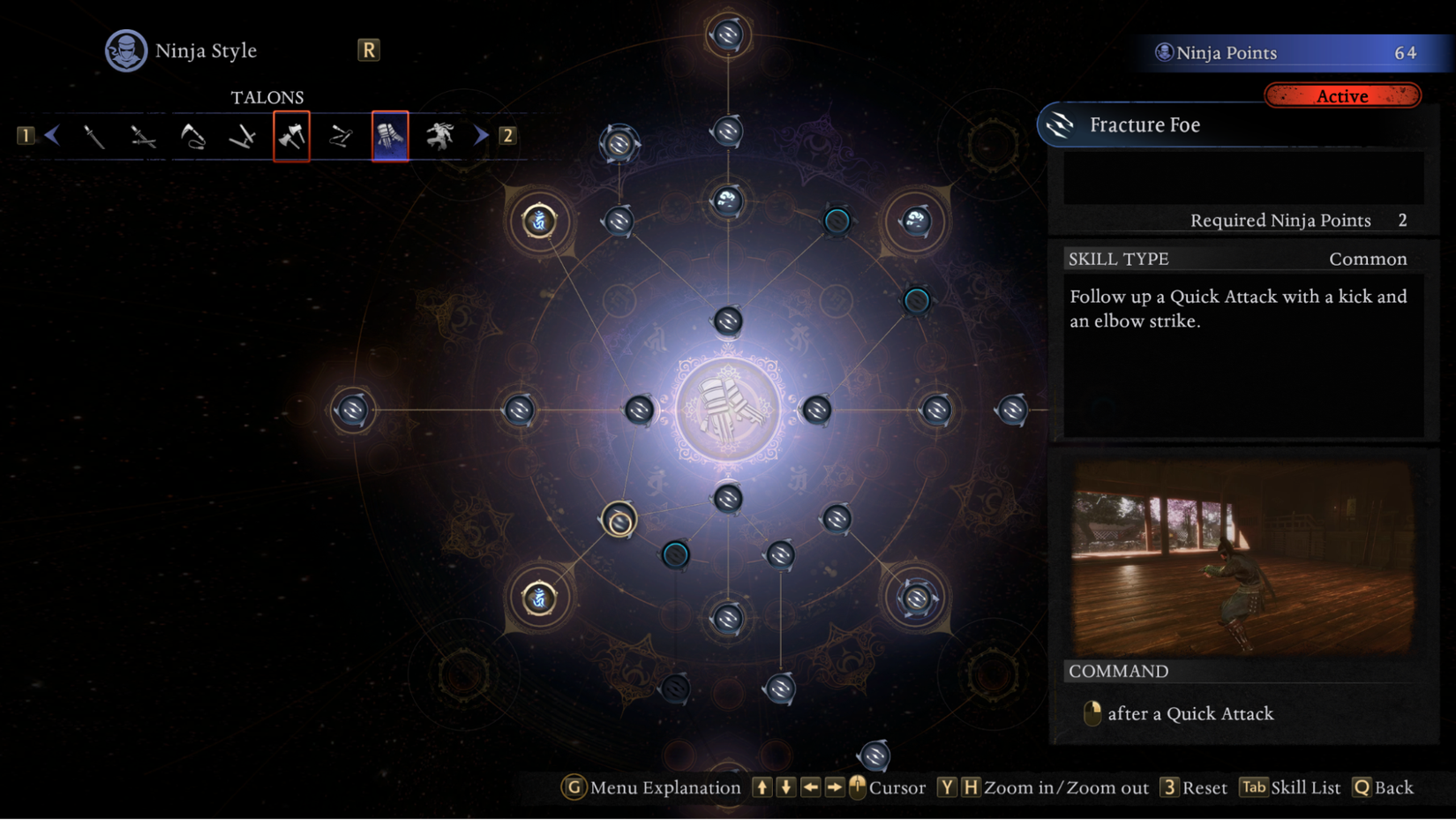Image resolution: width=1456 pixels, height=820 pixels.
Task: Click the gold-ringed Fracture Foe skill node
Action: (619, 520)
